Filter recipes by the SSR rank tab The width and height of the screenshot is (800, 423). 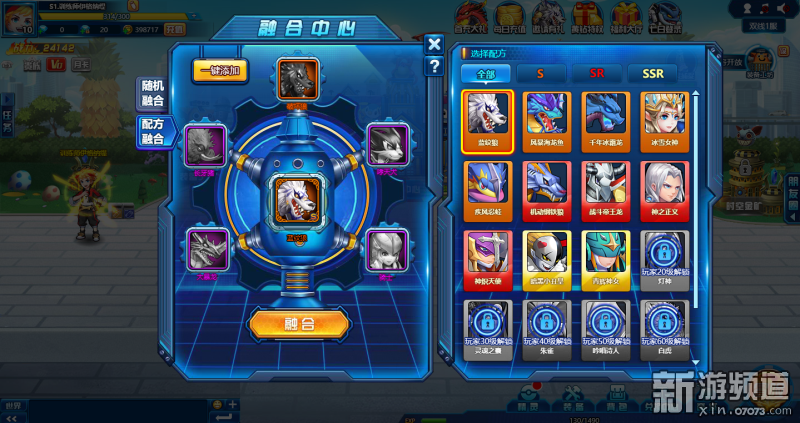[x=652, y=73]
